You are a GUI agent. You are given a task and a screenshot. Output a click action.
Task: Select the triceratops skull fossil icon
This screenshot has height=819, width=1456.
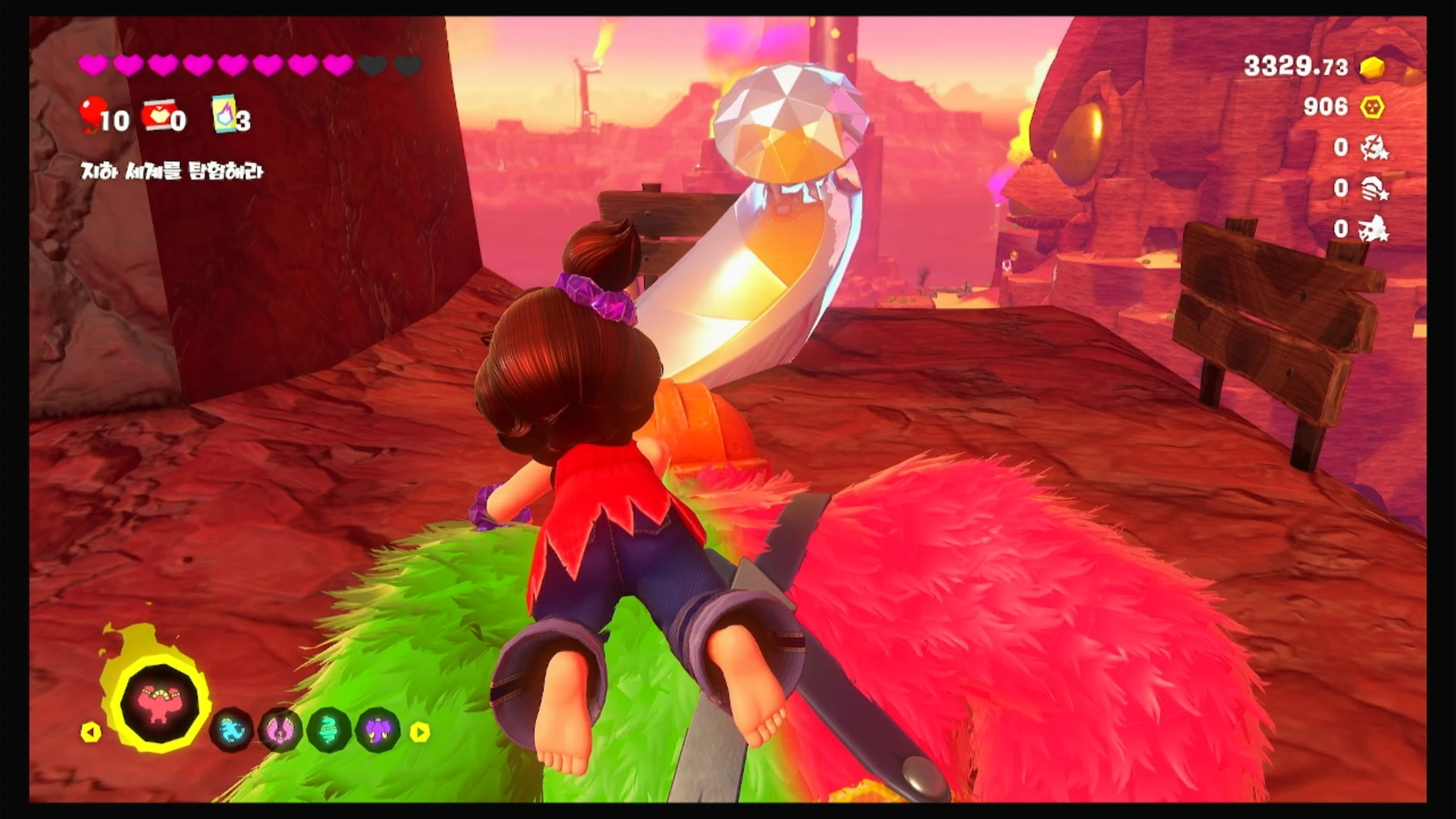point(1375,229)
